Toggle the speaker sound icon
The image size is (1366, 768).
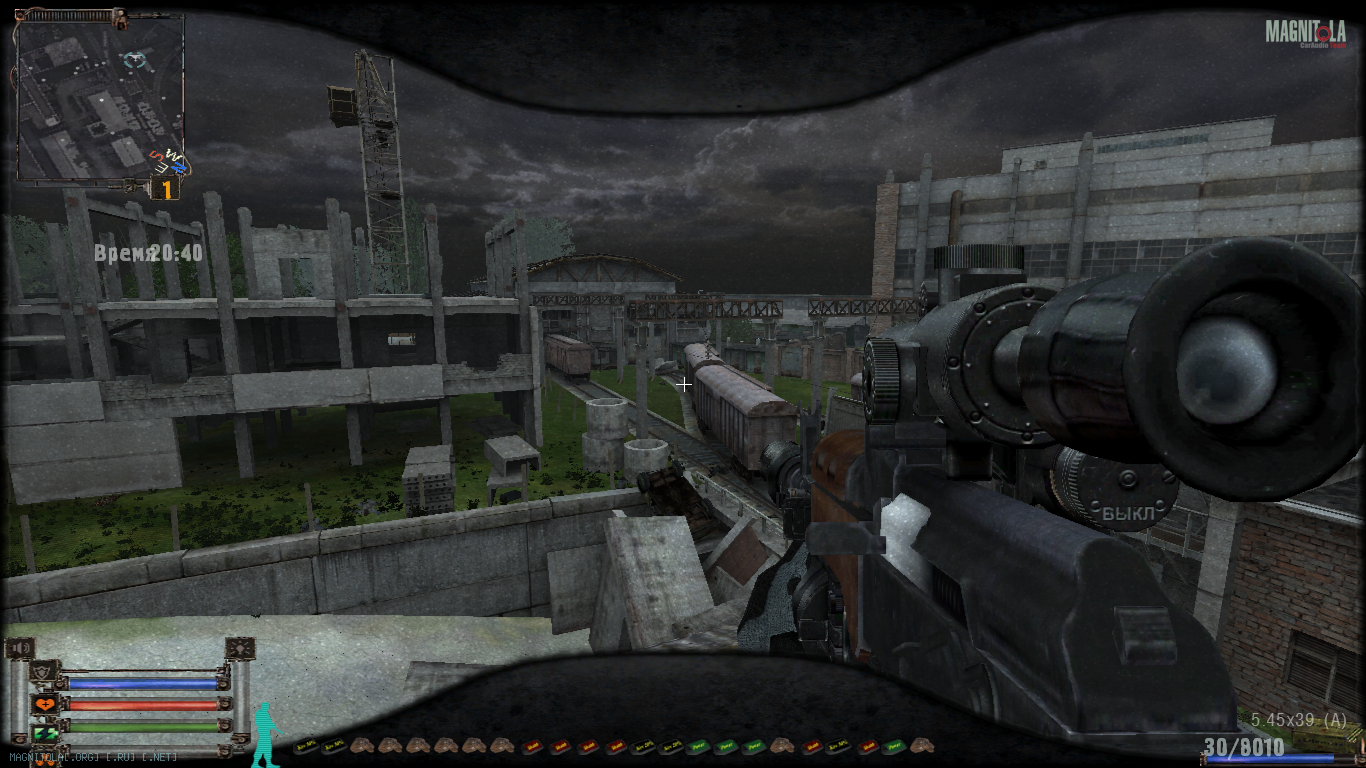pyautogui.click(x=20, y=649)
